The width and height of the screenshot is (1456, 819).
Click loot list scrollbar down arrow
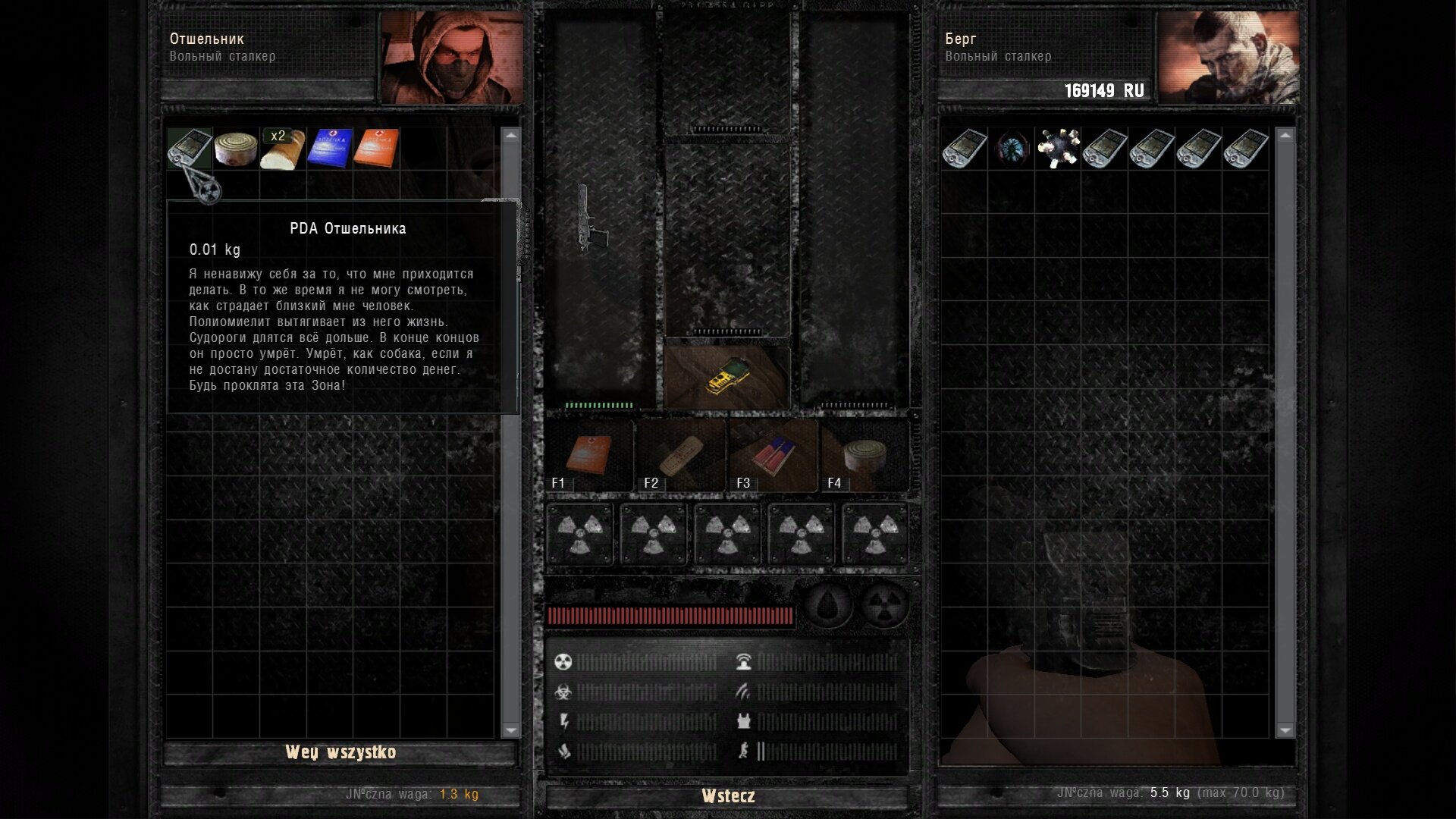point(511,730)
